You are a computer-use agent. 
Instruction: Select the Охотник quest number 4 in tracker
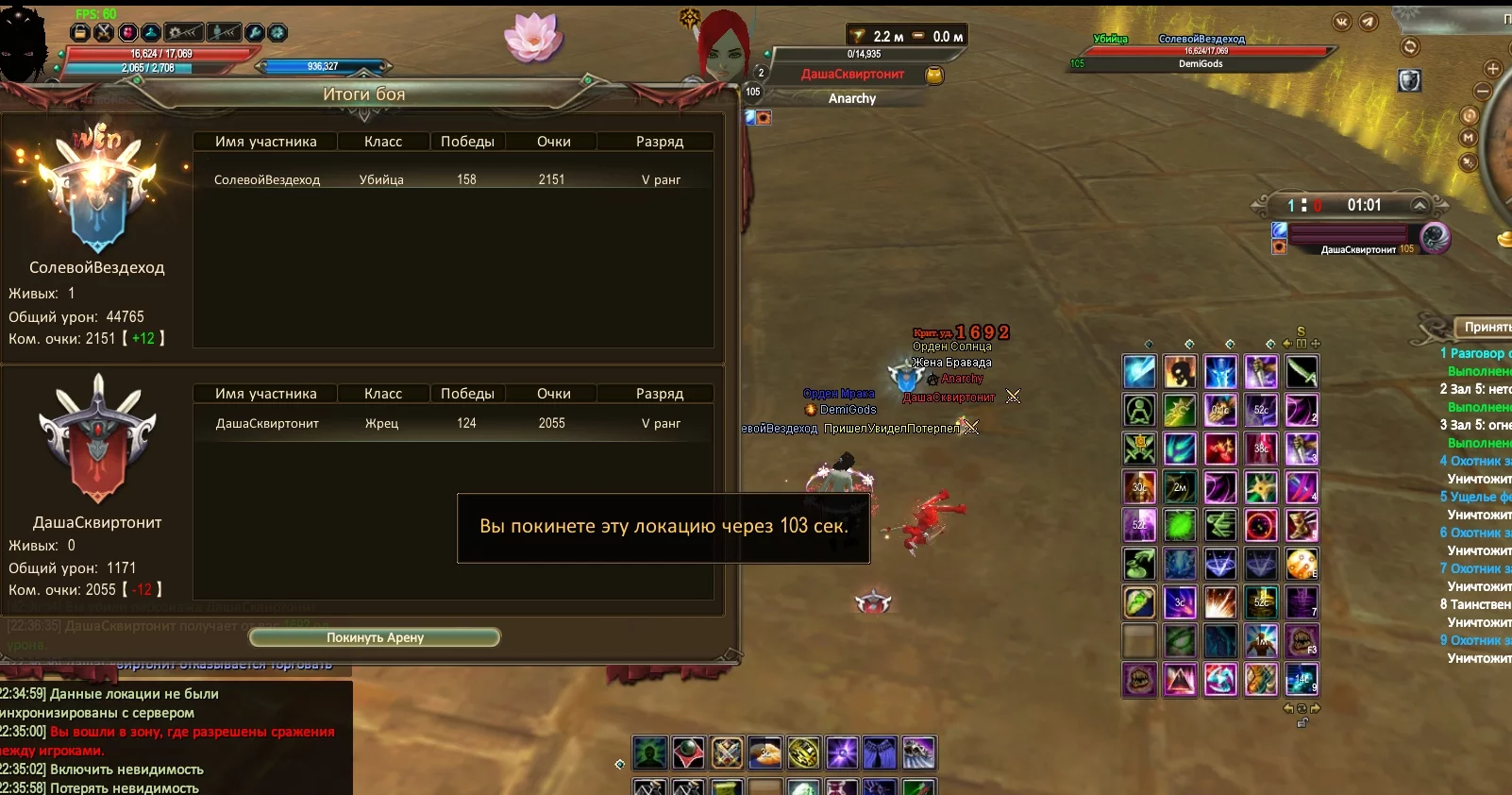[1477, 461]
